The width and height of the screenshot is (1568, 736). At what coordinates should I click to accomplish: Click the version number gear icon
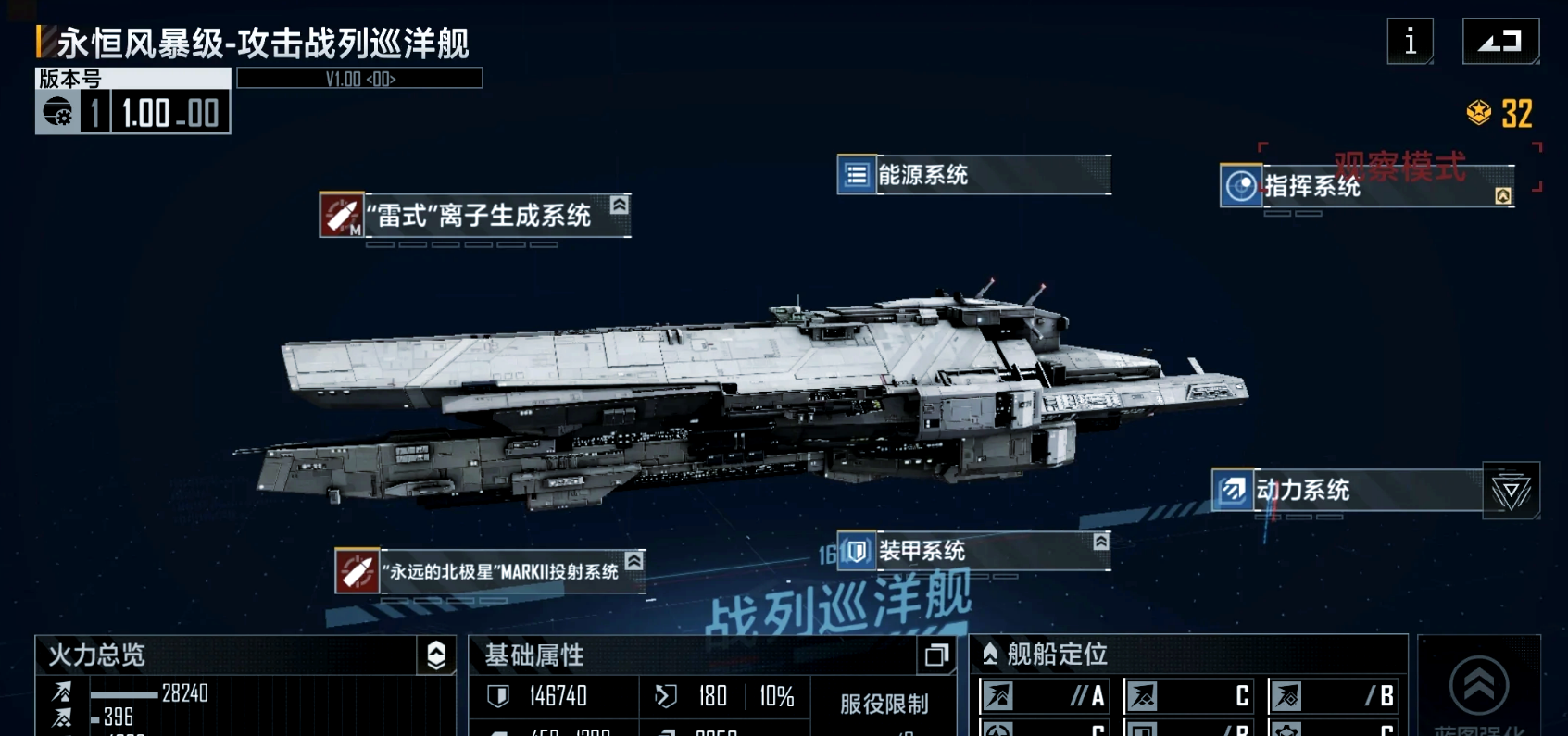(57, 113)
